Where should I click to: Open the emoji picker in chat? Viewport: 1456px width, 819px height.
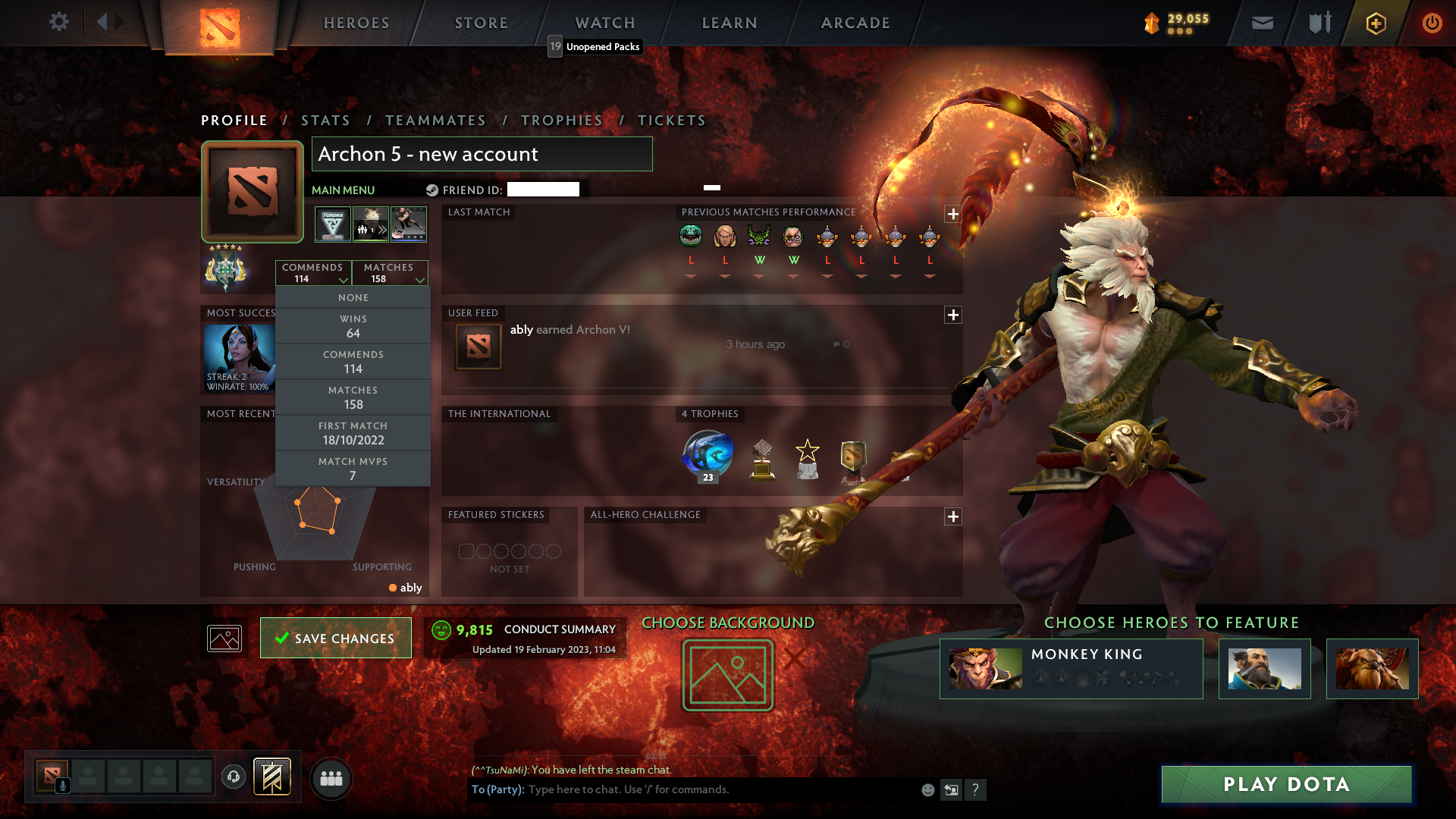tap(927, 789)
